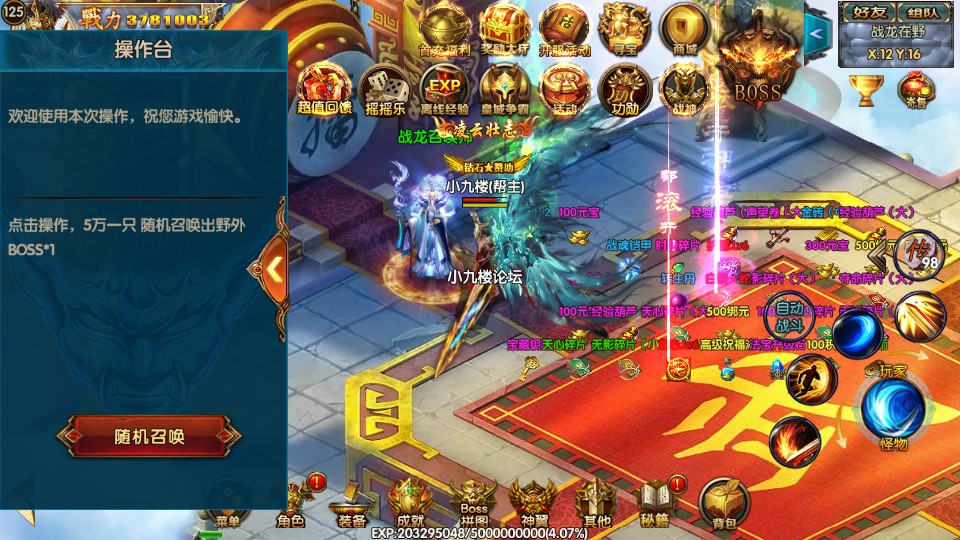Open the 功勋 merit icon
The height and width of the screenshot is (540, 960).
(625, 87)
